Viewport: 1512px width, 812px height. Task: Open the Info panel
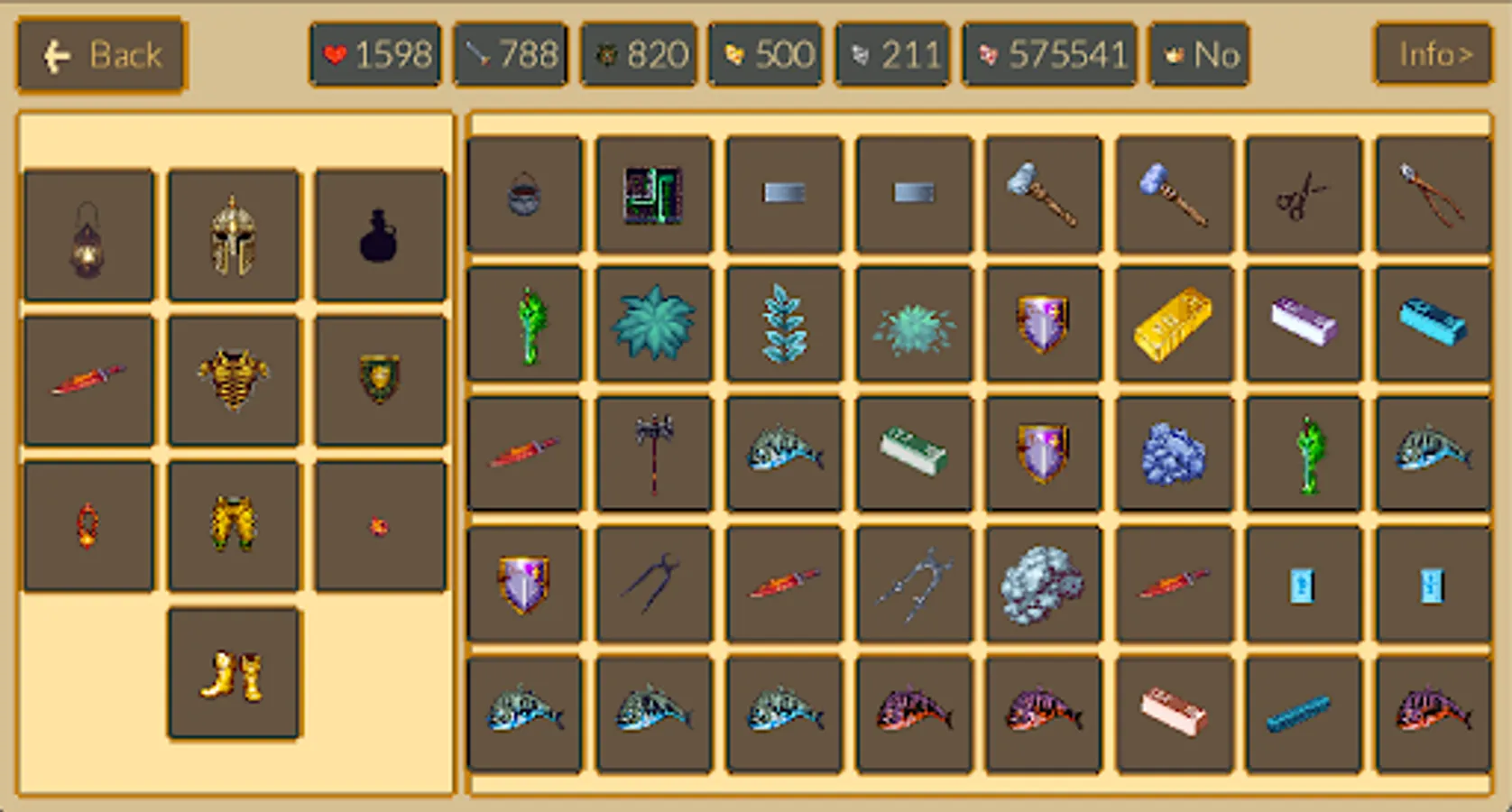coord(1433,54)
